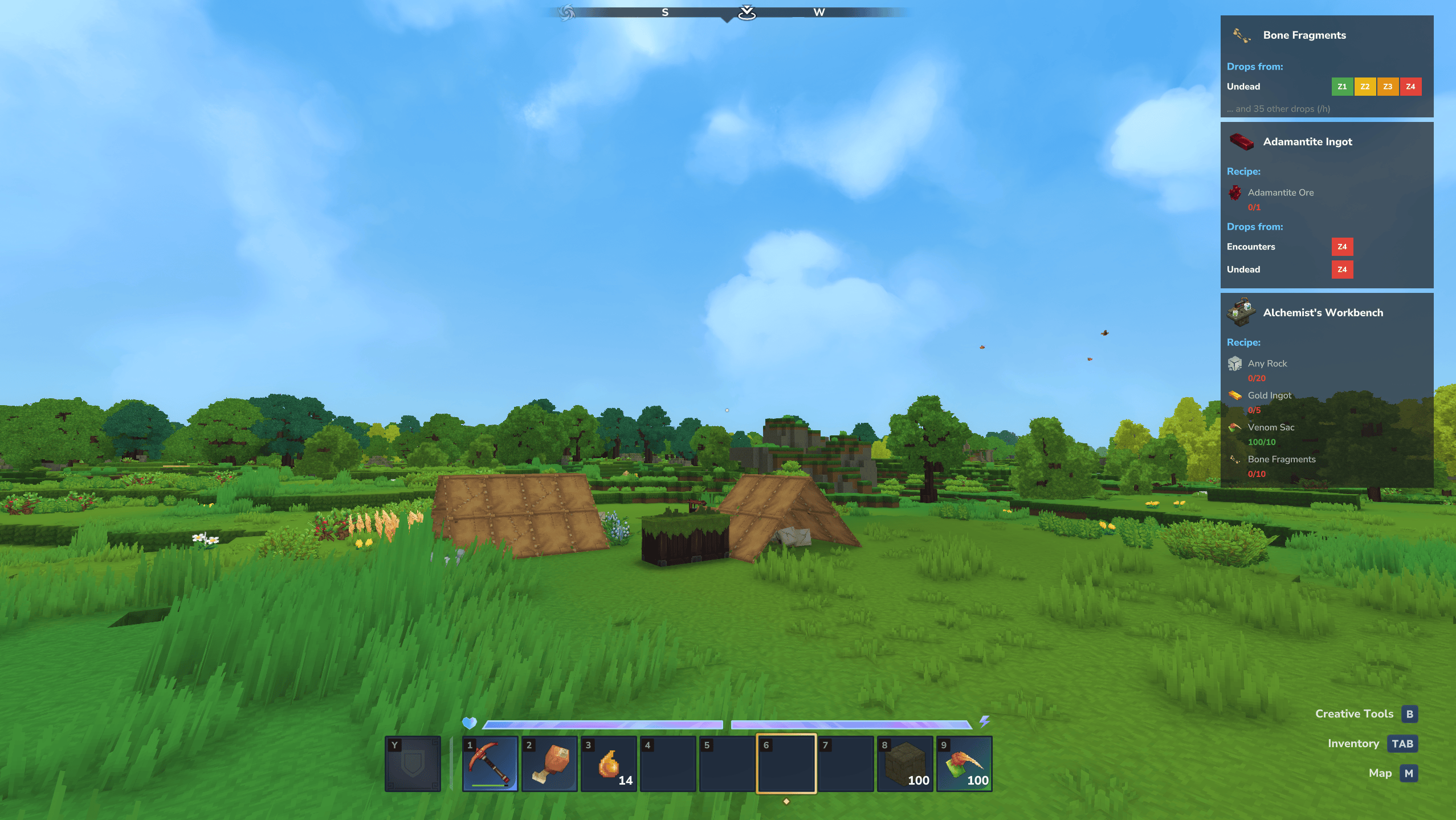Open the Inventory via the TAB label
The width and height of the screenshot is (1456, 820).
pos(1401,744)
